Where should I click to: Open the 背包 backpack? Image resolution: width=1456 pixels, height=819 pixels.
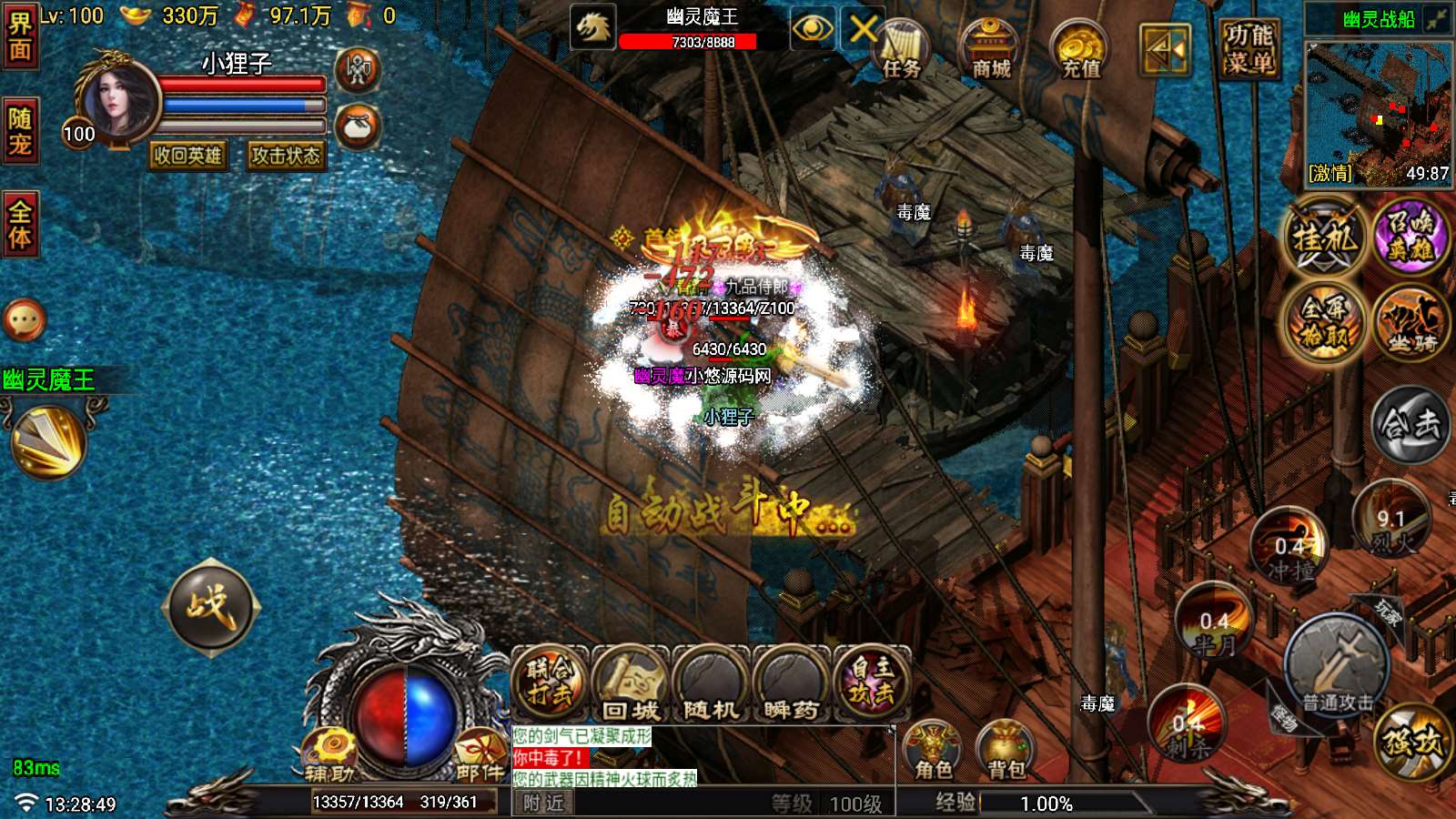coord(1006,752)
